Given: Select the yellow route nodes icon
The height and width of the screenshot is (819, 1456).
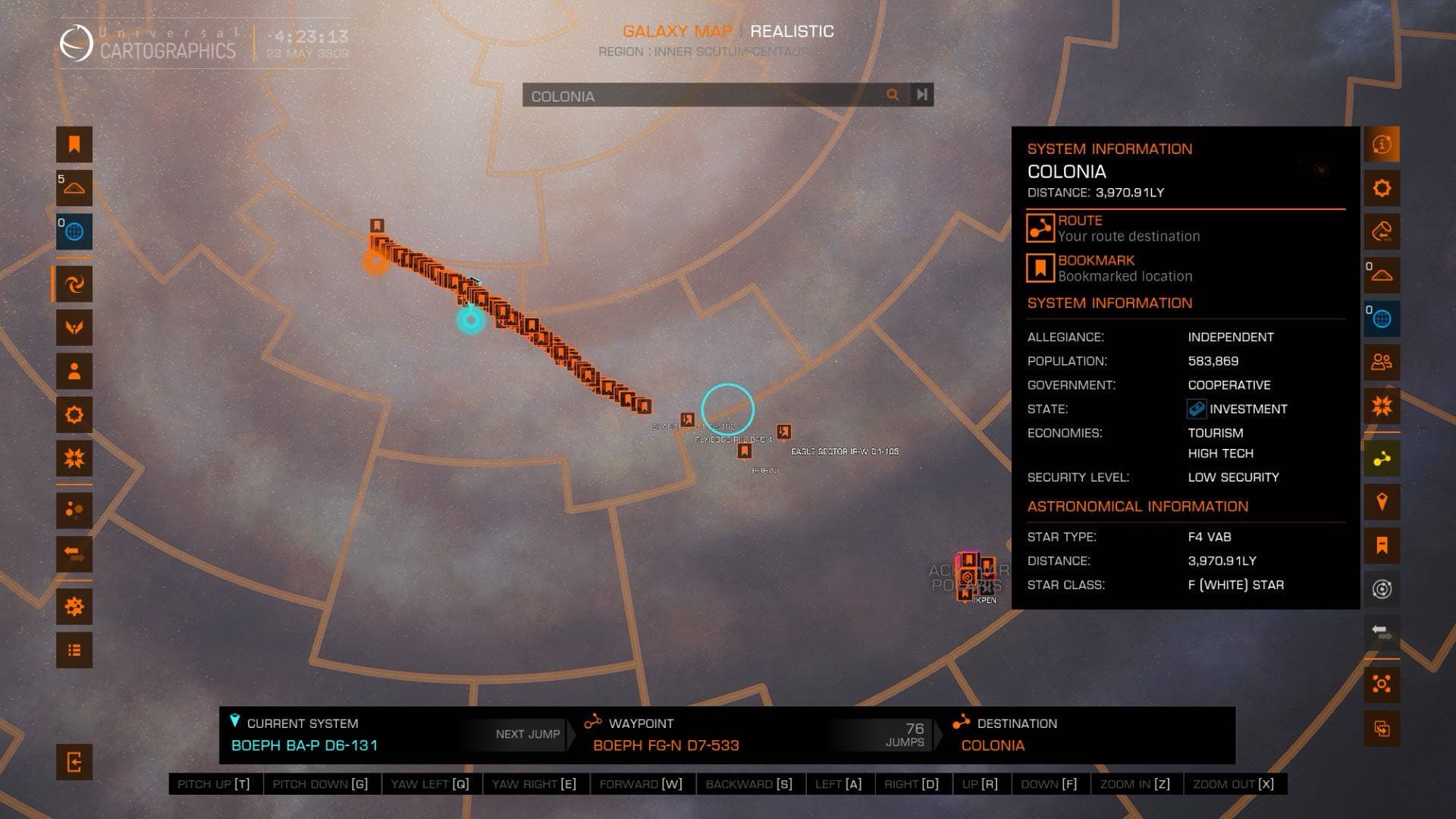Looking at the screenshot, I should tap(1382, 459).
